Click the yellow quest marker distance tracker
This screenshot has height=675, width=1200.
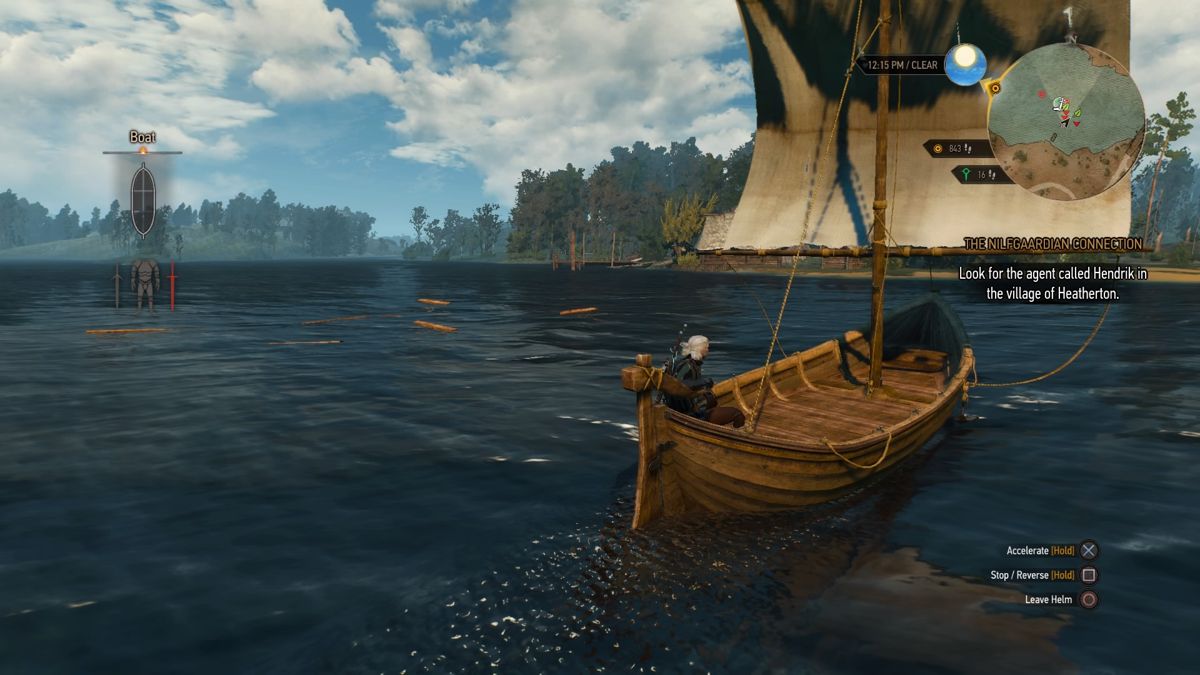coord(956,149)
